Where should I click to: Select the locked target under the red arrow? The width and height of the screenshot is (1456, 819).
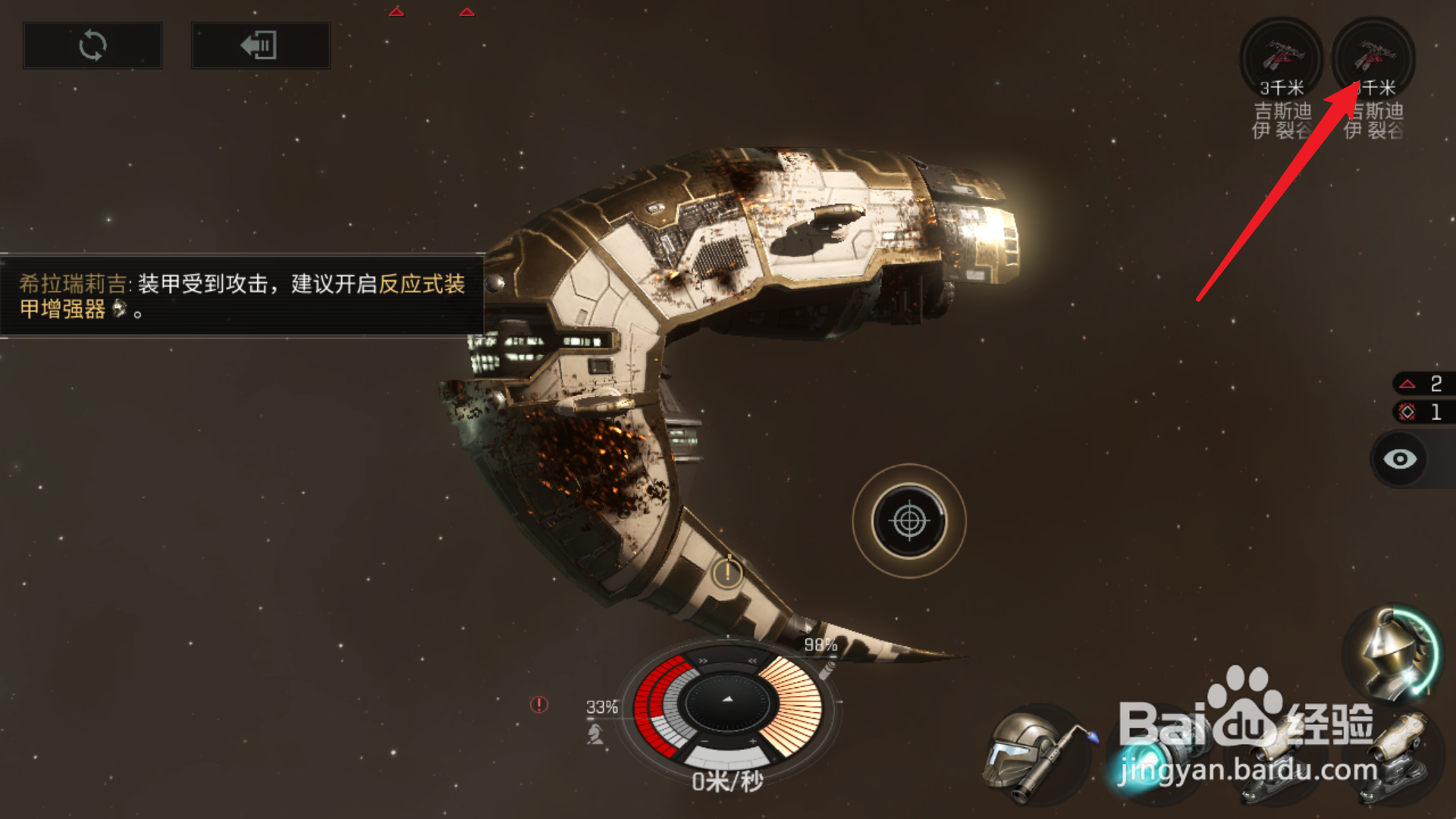pos(1373,59)
